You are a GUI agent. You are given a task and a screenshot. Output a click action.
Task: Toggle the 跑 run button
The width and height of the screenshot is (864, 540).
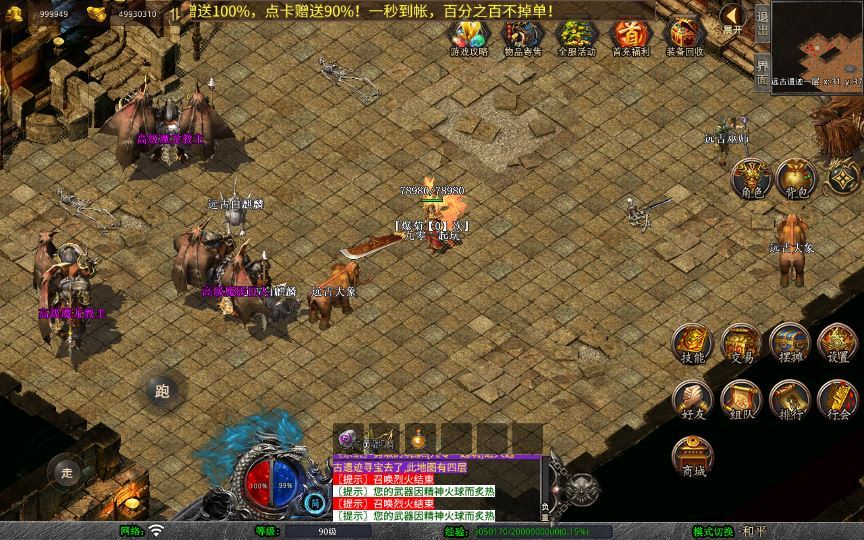163,391
